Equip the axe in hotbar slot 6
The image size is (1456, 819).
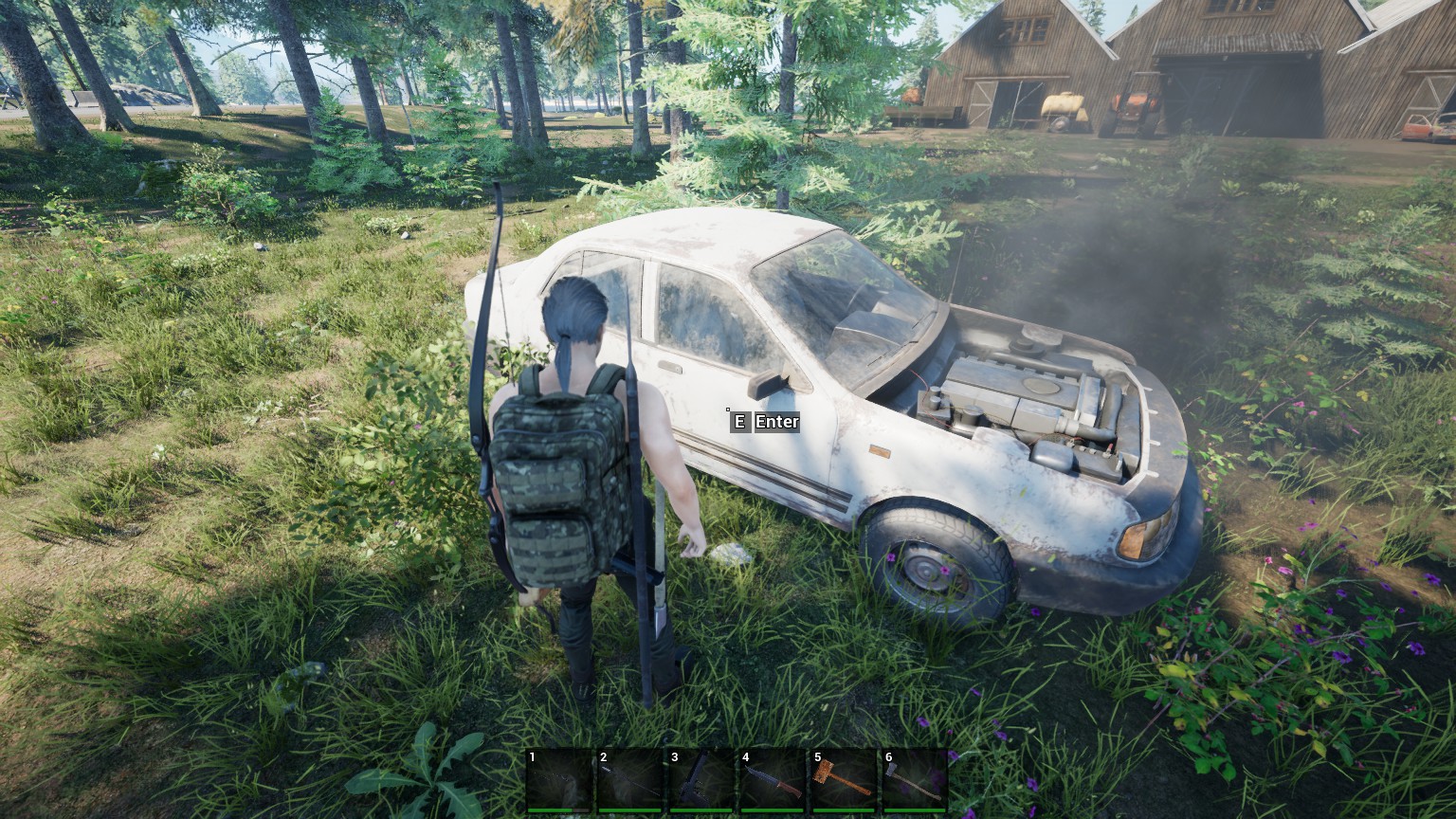915,781
